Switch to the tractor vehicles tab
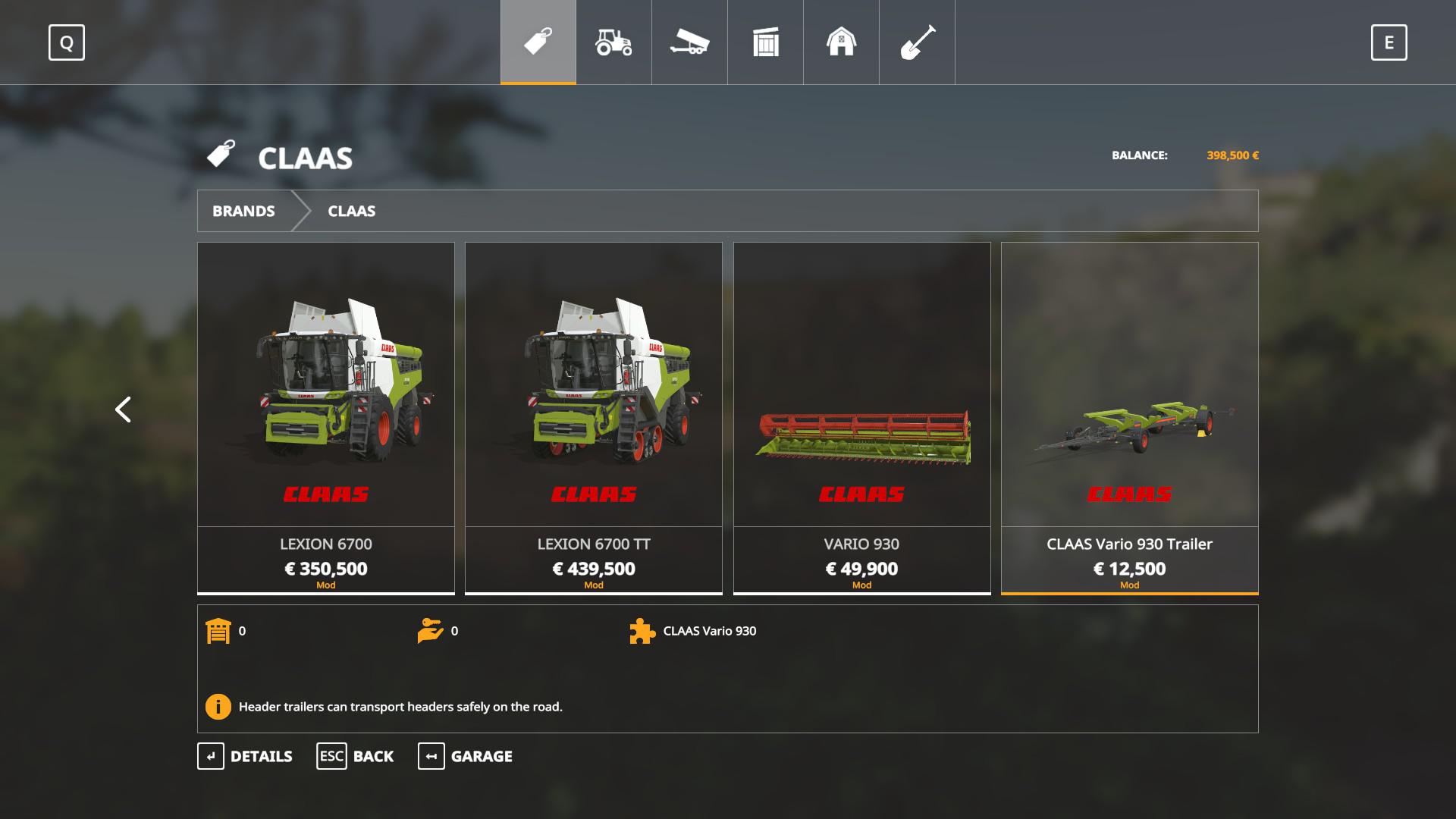 coord(614,42)
